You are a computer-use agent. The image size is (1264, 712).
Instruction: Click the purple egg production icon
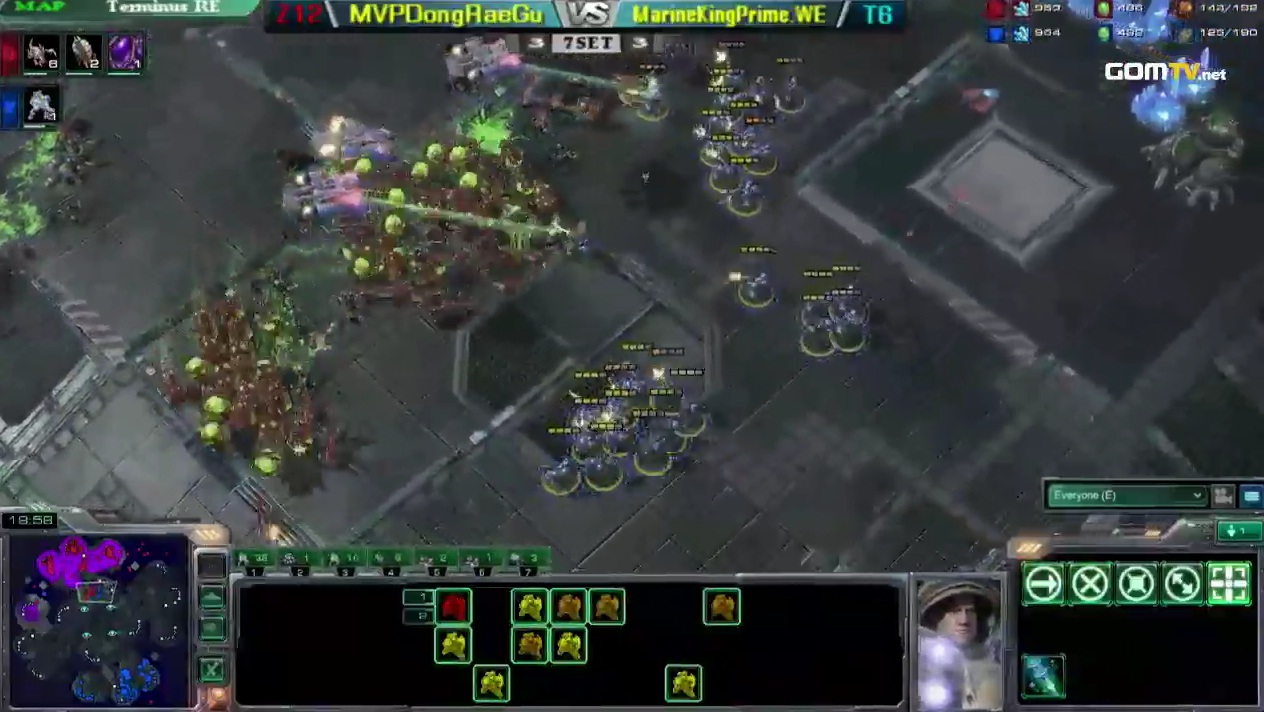[125, 53]
